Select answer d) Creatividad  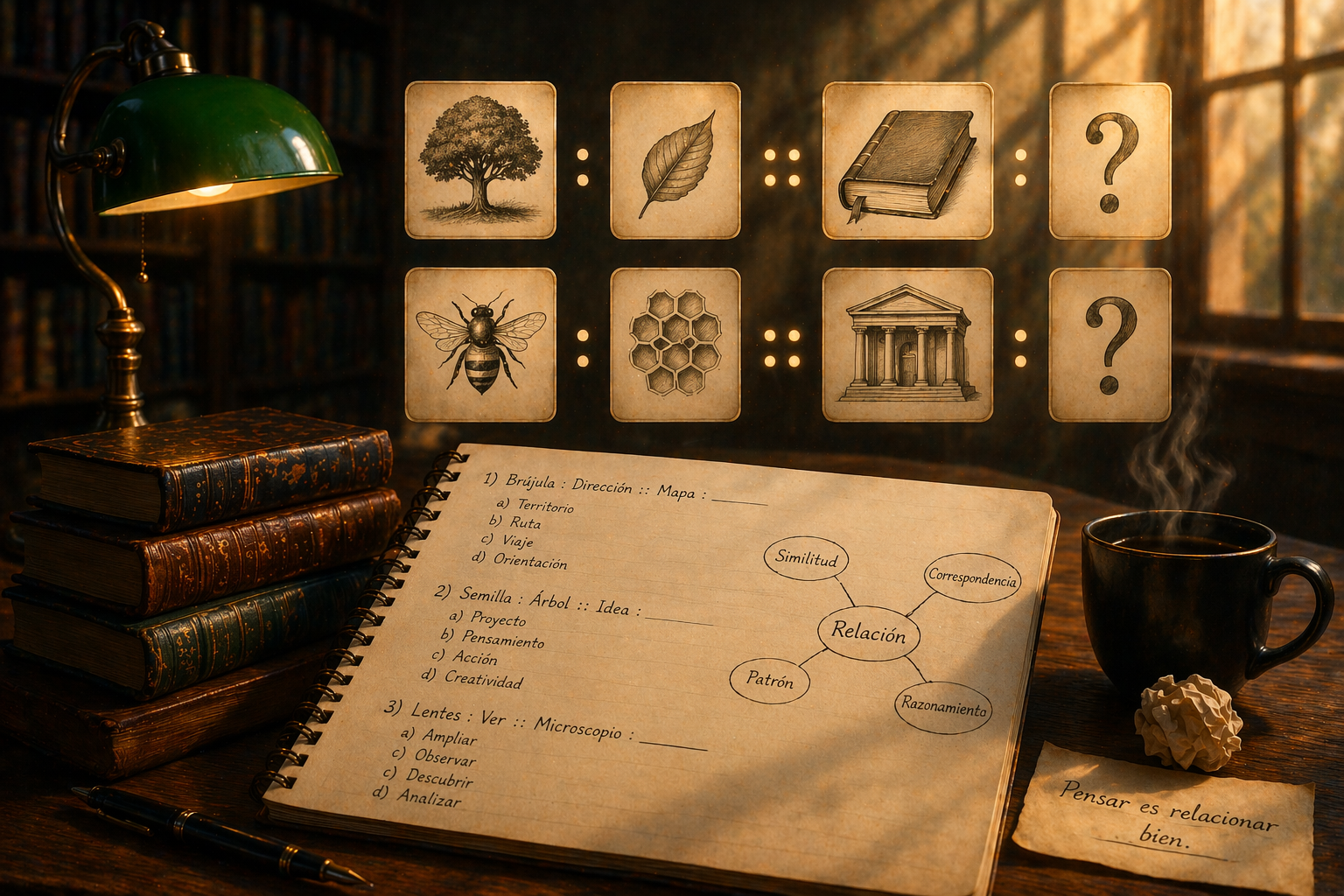481,679
